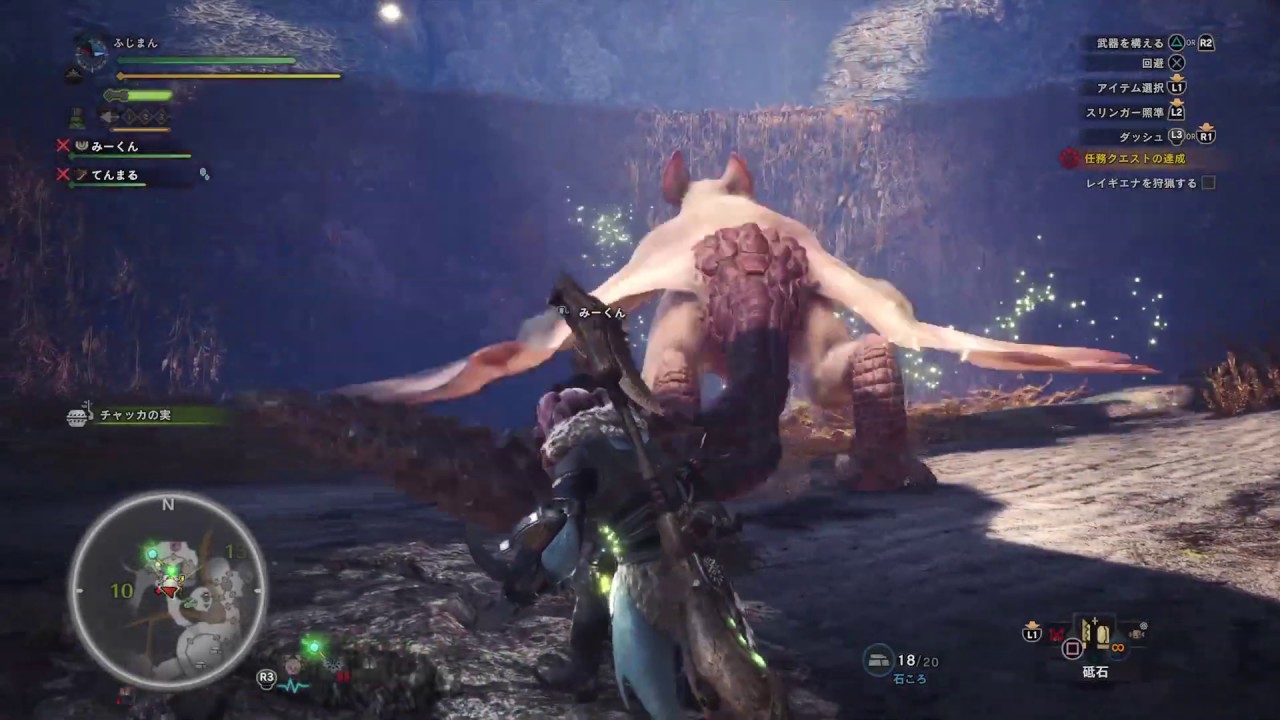The width and height of the screenshot is (1280, 720).
Task: Check the レイギエナを狩猟する objective checkbox
Action: (x=1208, y=183)
